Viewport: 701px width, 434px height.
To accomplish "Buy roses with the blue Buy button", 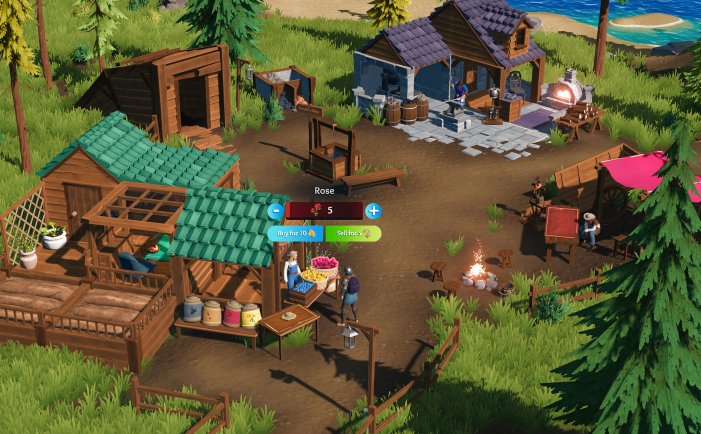I will pos(295,232).
